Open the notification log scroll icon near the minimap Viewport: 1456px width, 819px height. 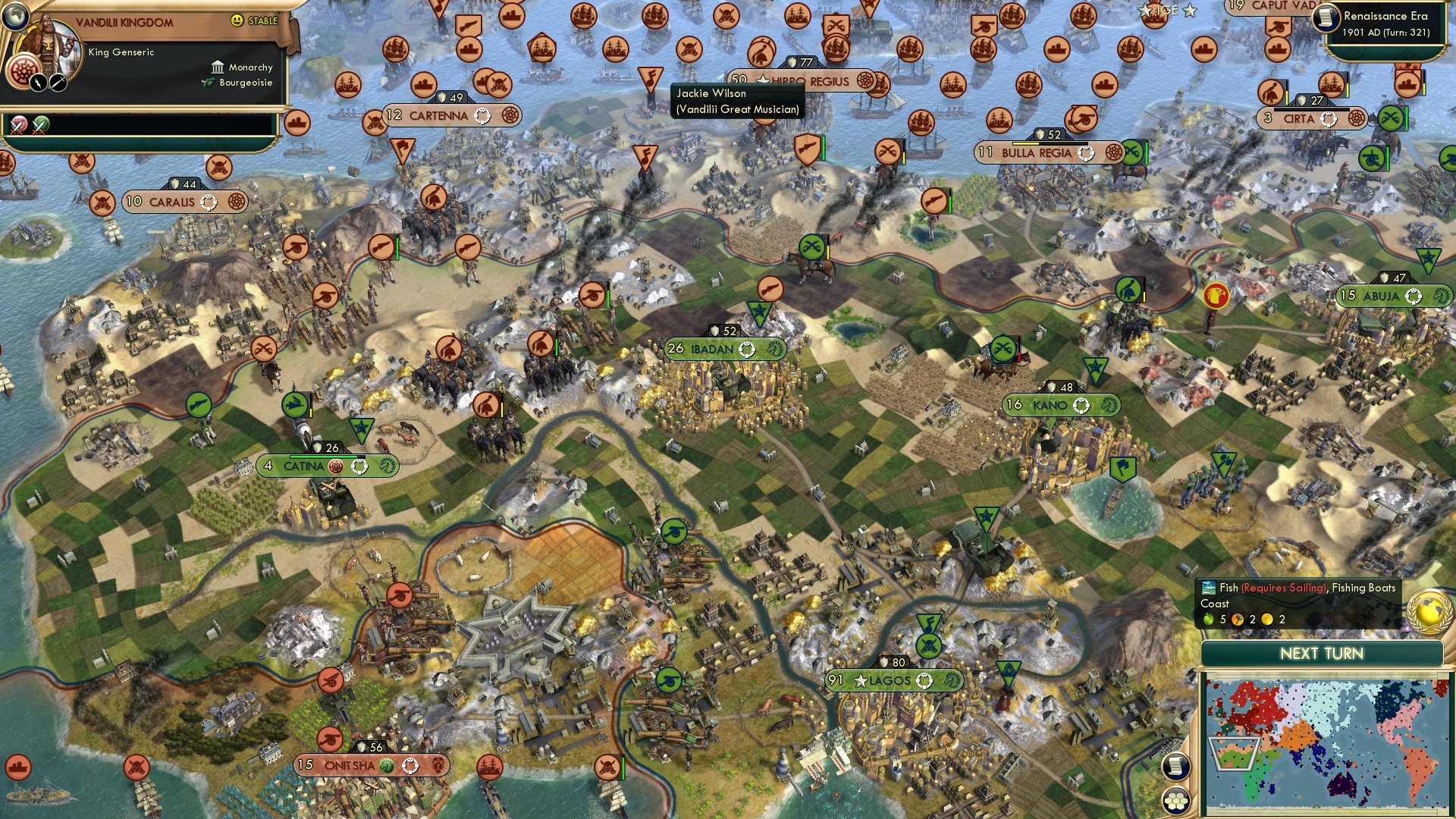[x=1175, y=766]
